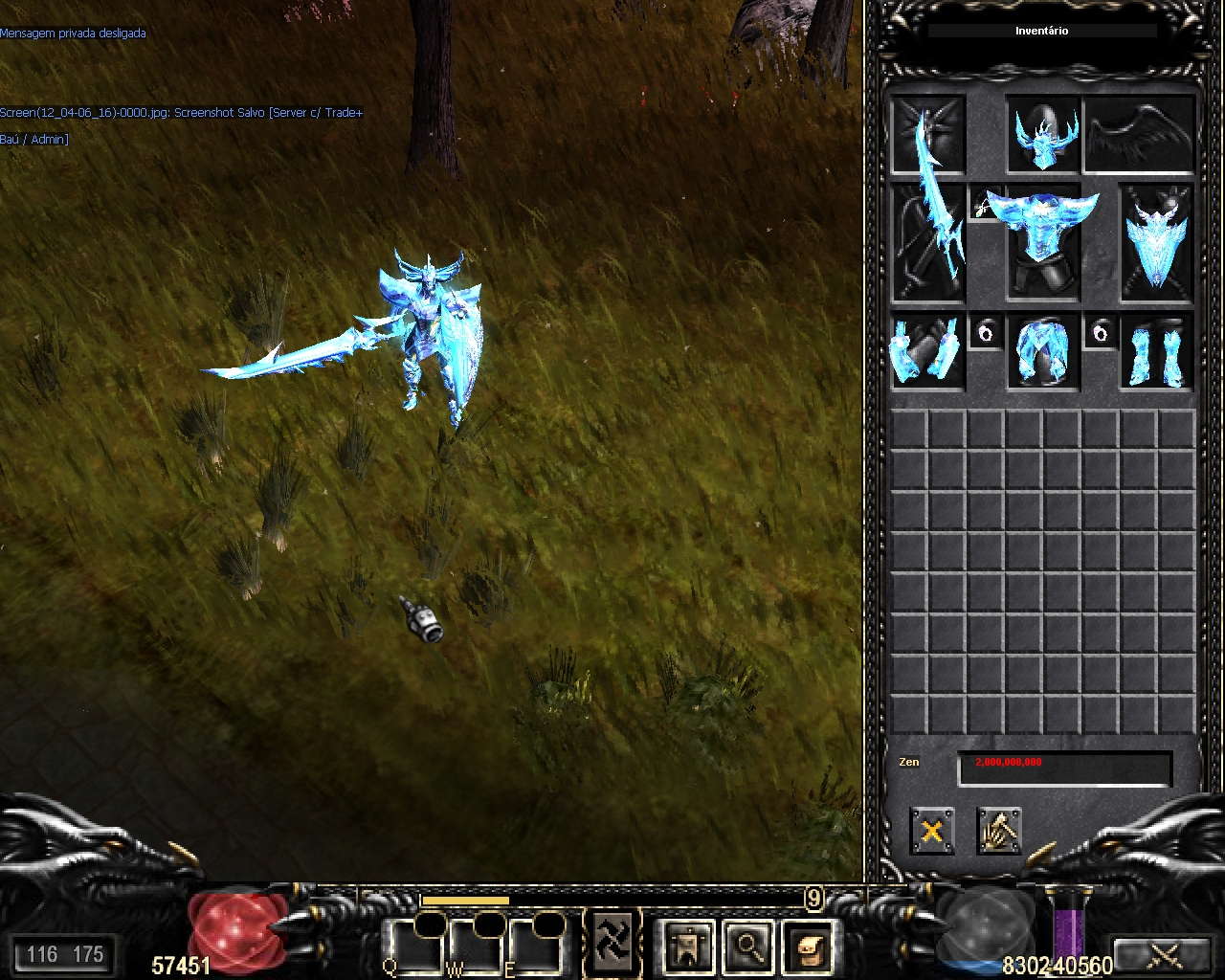The width and height of the screenshot is (1225, 980).
Task: Close the inventory with the X button
Action: pyautogui.click(x=931, y=830)
